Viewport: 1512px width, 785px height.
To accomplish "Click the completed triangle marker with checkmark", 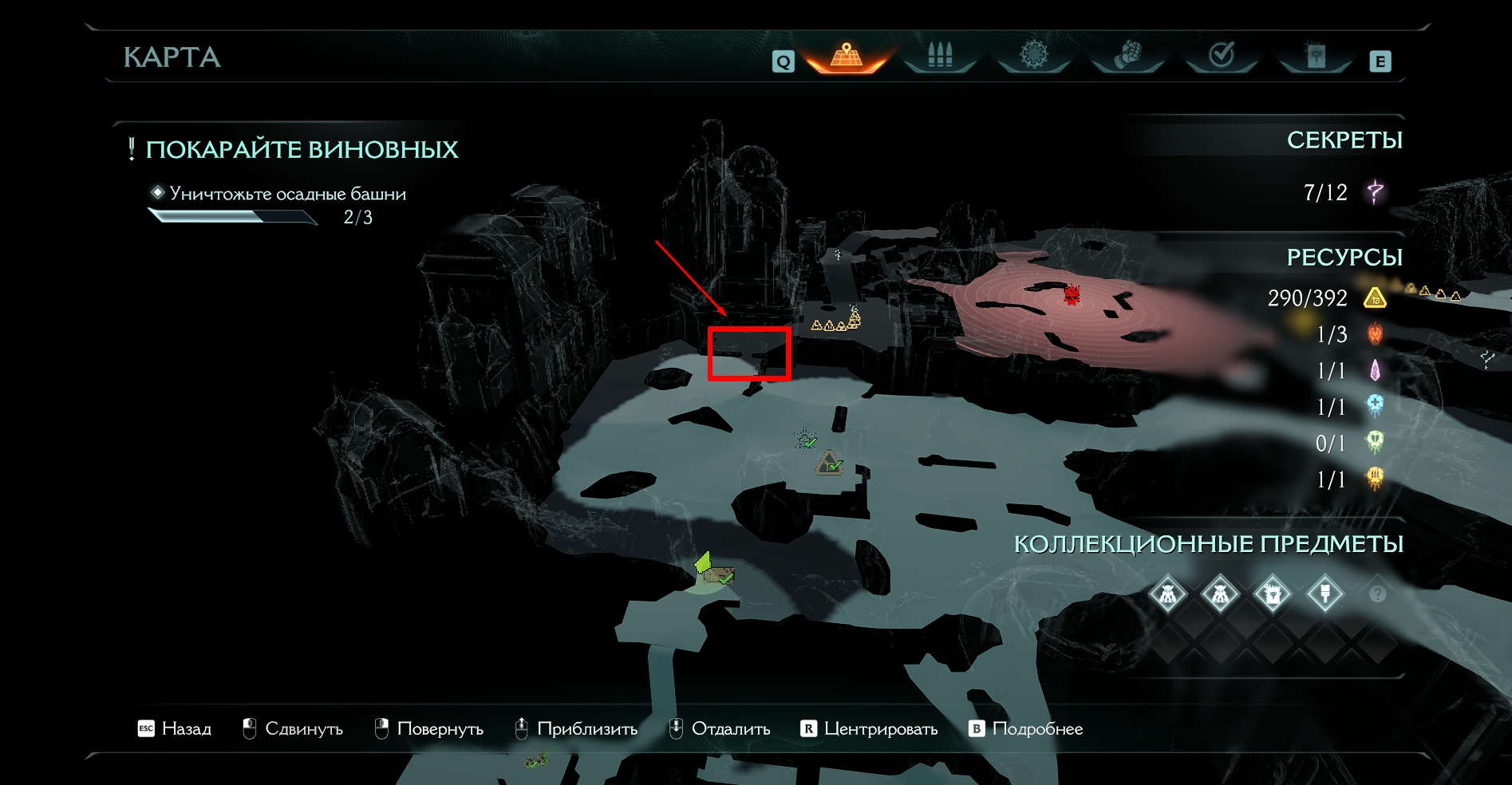I will click(829, 463).
